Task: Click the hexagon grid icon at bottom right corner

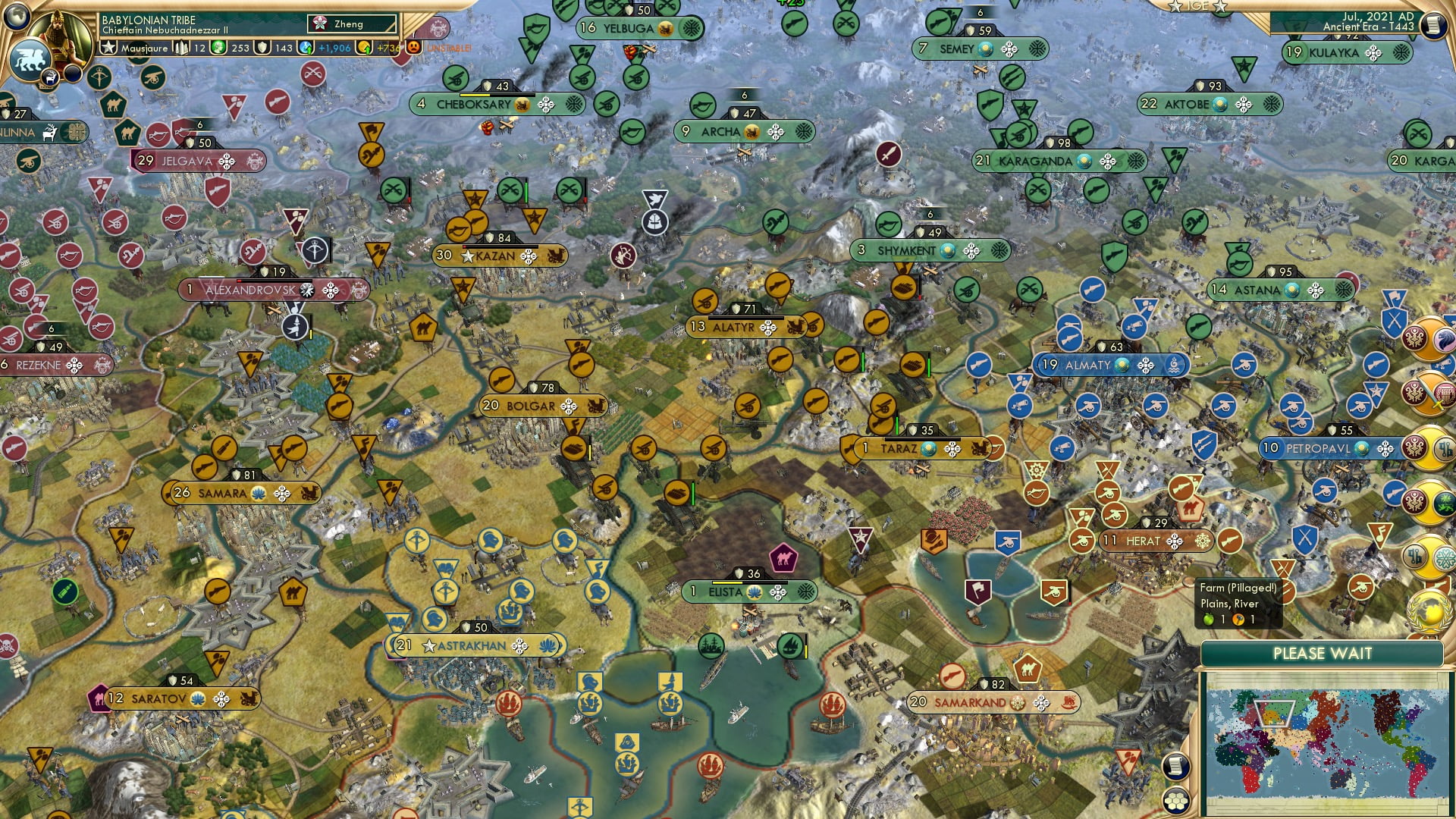Action: point(1176,800)
